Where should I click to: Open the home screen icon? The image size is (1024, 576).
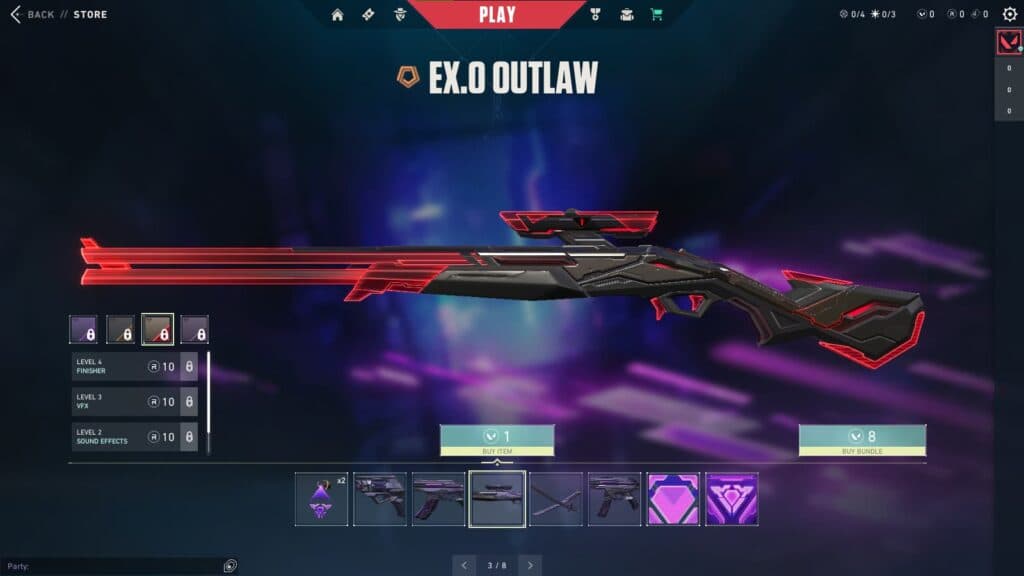338,15
